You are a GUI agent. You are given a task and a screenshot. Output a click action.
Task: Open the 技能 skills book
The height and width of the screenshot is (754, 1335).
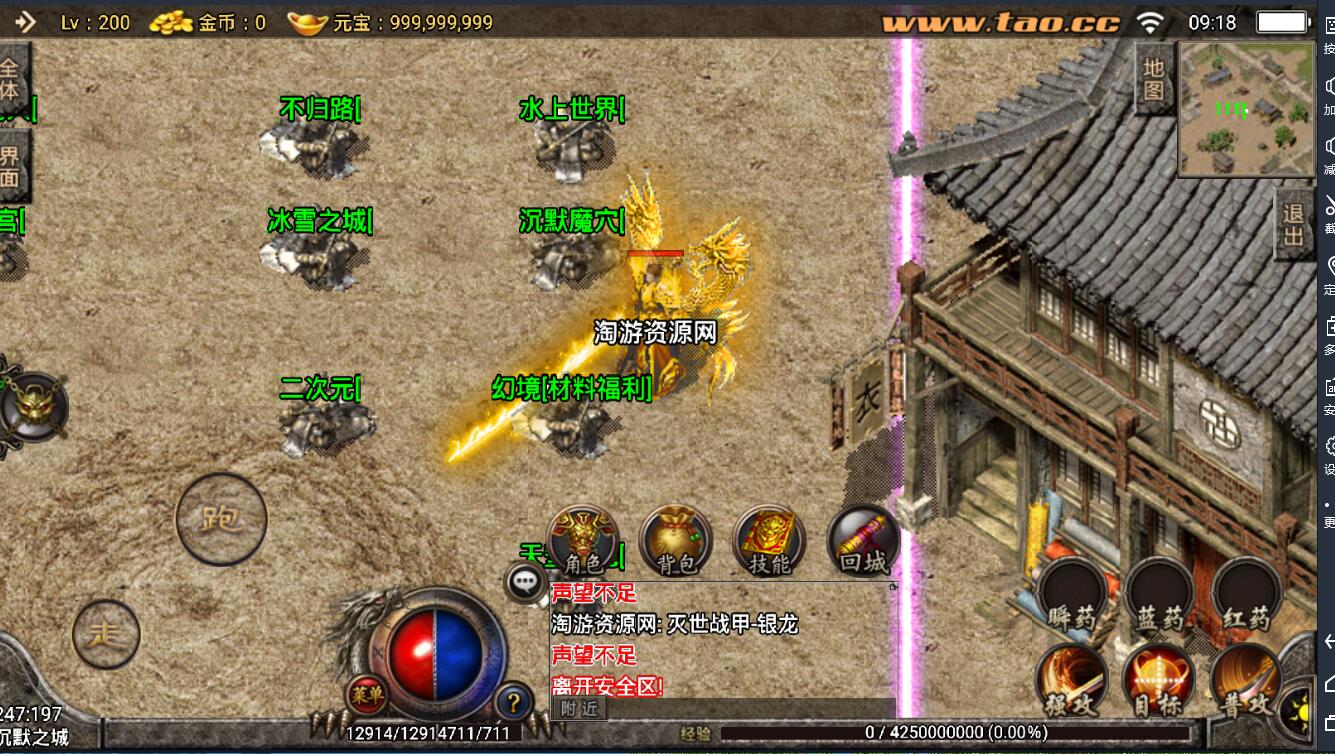tap(769, 541)
